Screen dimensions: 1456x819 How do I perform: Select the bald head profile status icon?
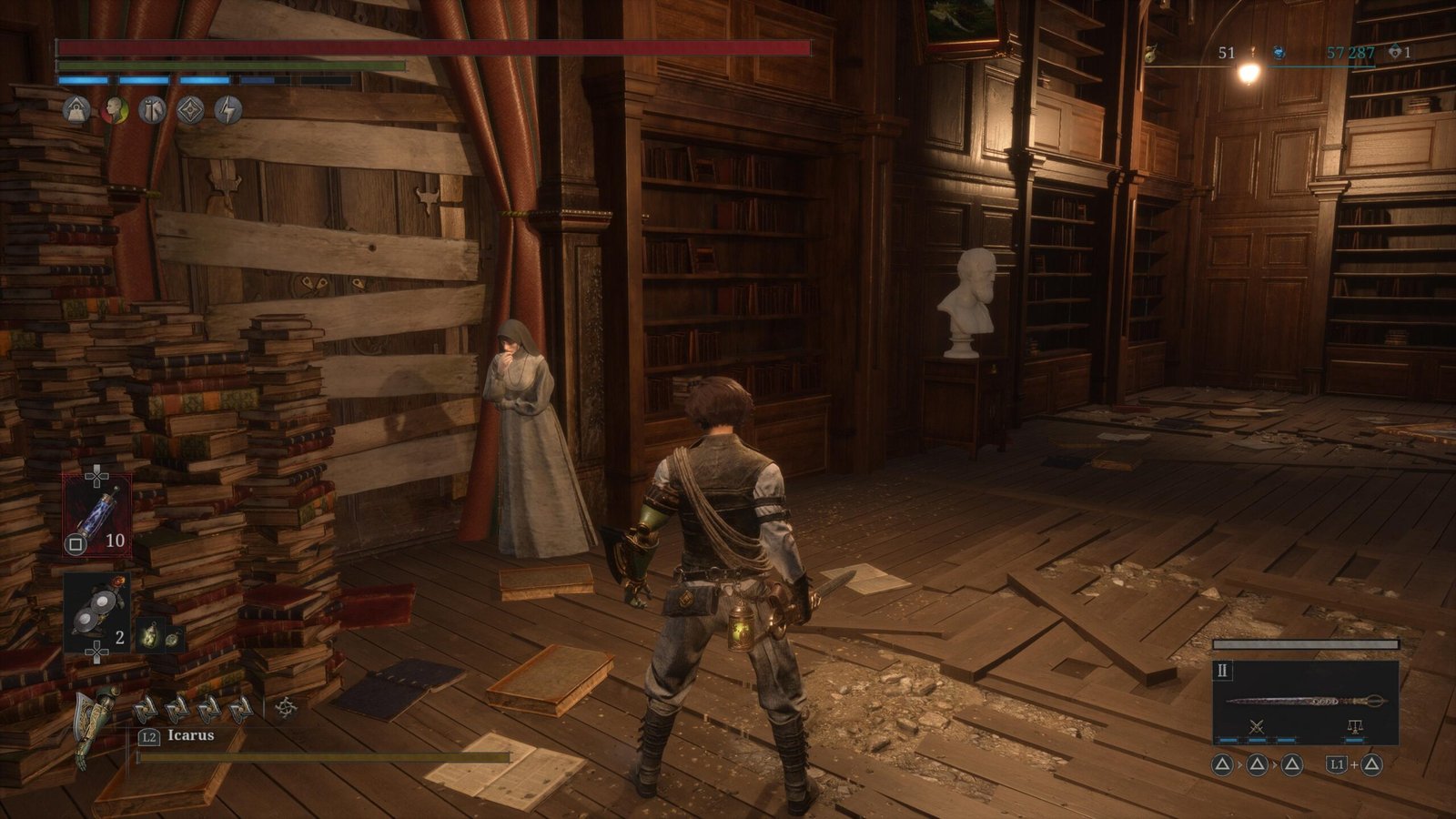coord(114,110)
